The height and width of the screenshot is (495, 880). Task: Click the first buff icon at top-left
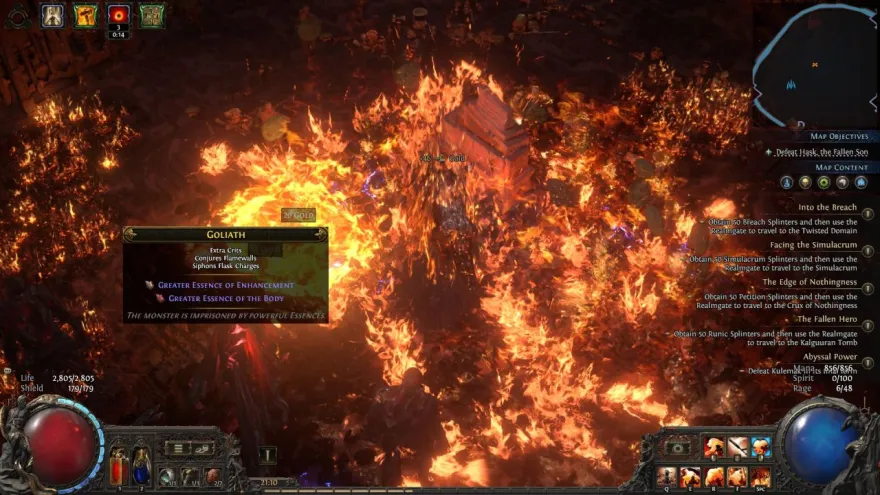click(53, 15)
